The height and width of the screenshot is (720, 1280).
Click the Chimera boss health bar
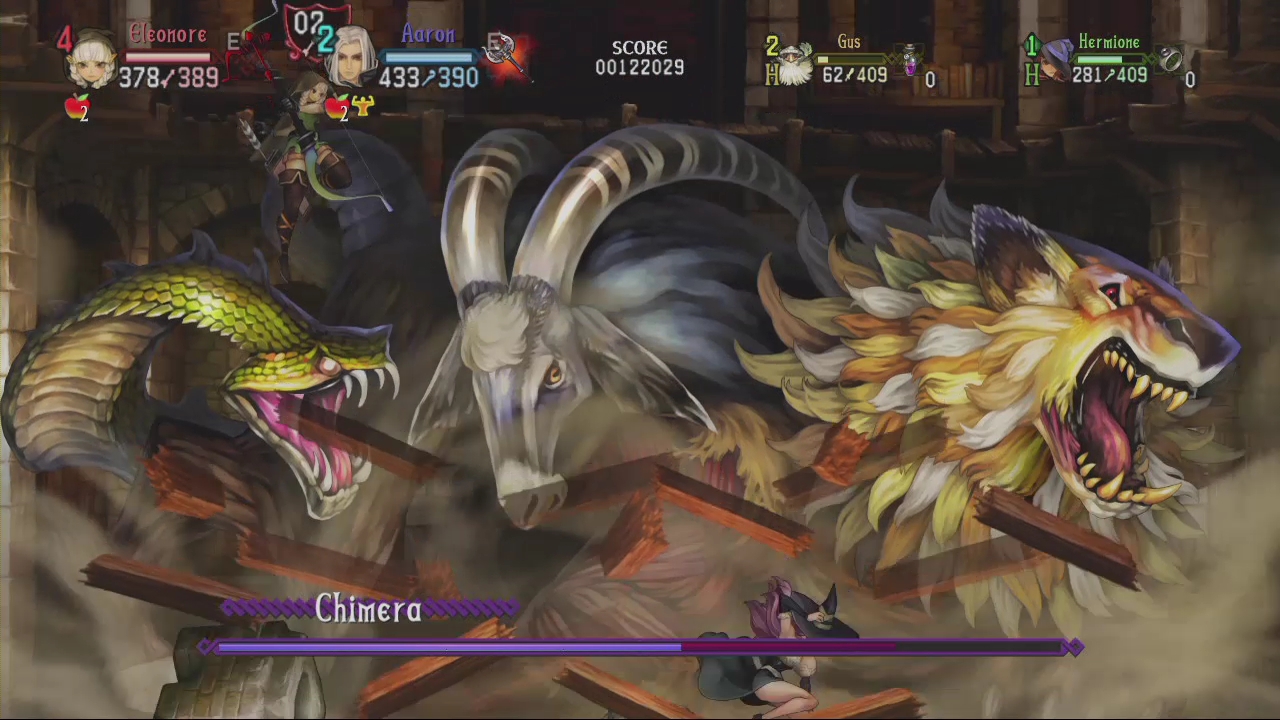(640, 648)
